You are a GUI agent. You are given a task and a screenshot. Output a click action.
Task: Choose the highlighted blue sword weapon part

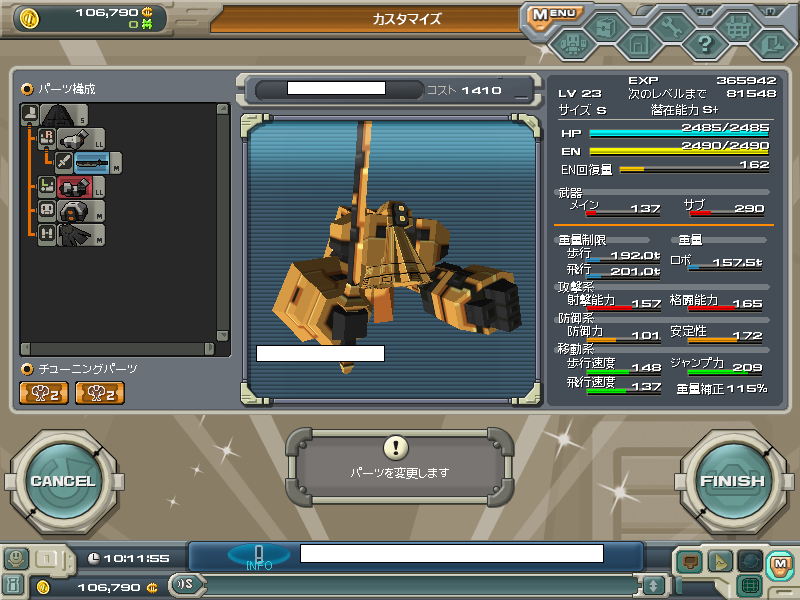click(x=90, y=162)
